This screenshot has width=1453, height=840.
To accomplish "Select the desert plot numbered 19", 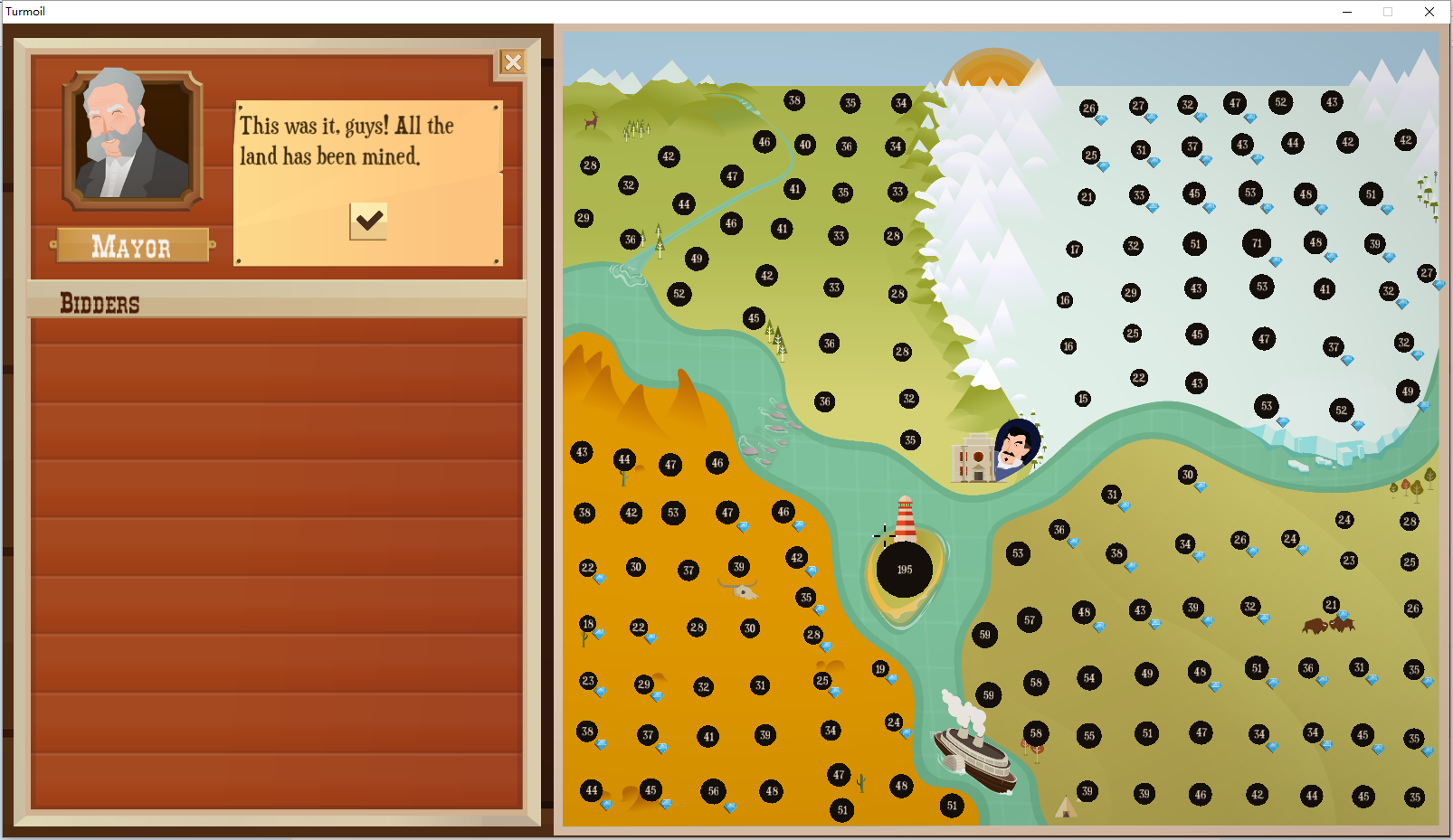I will (x=880, y=668).
